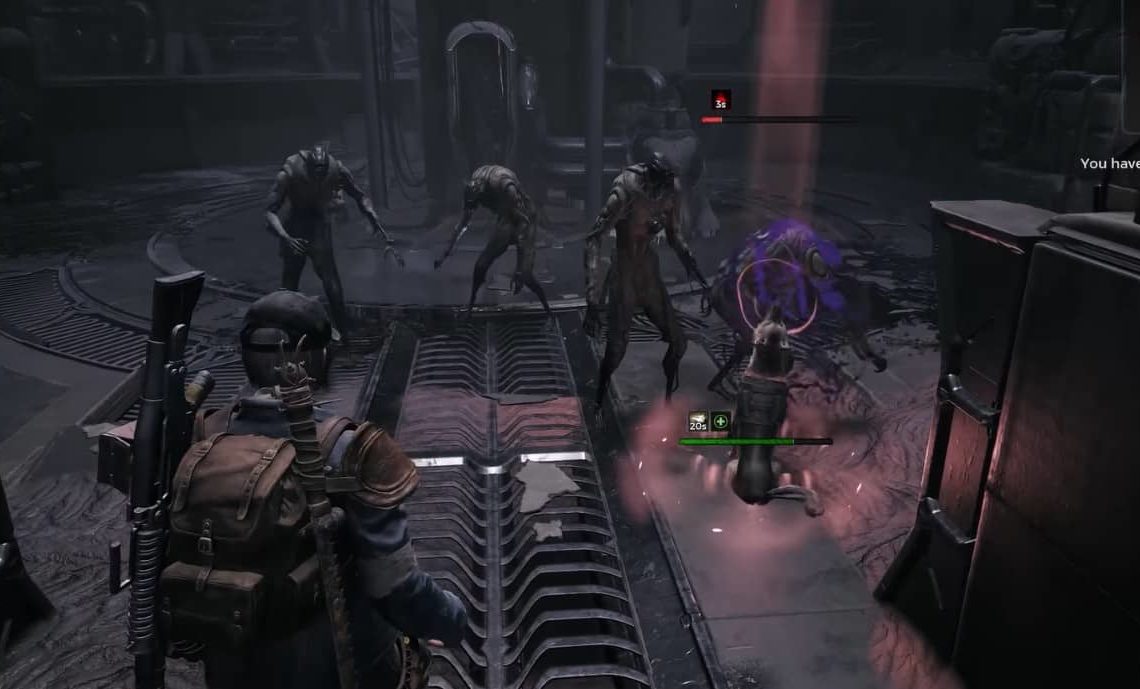Click the green plus healing icon

[x=721, y=422]
